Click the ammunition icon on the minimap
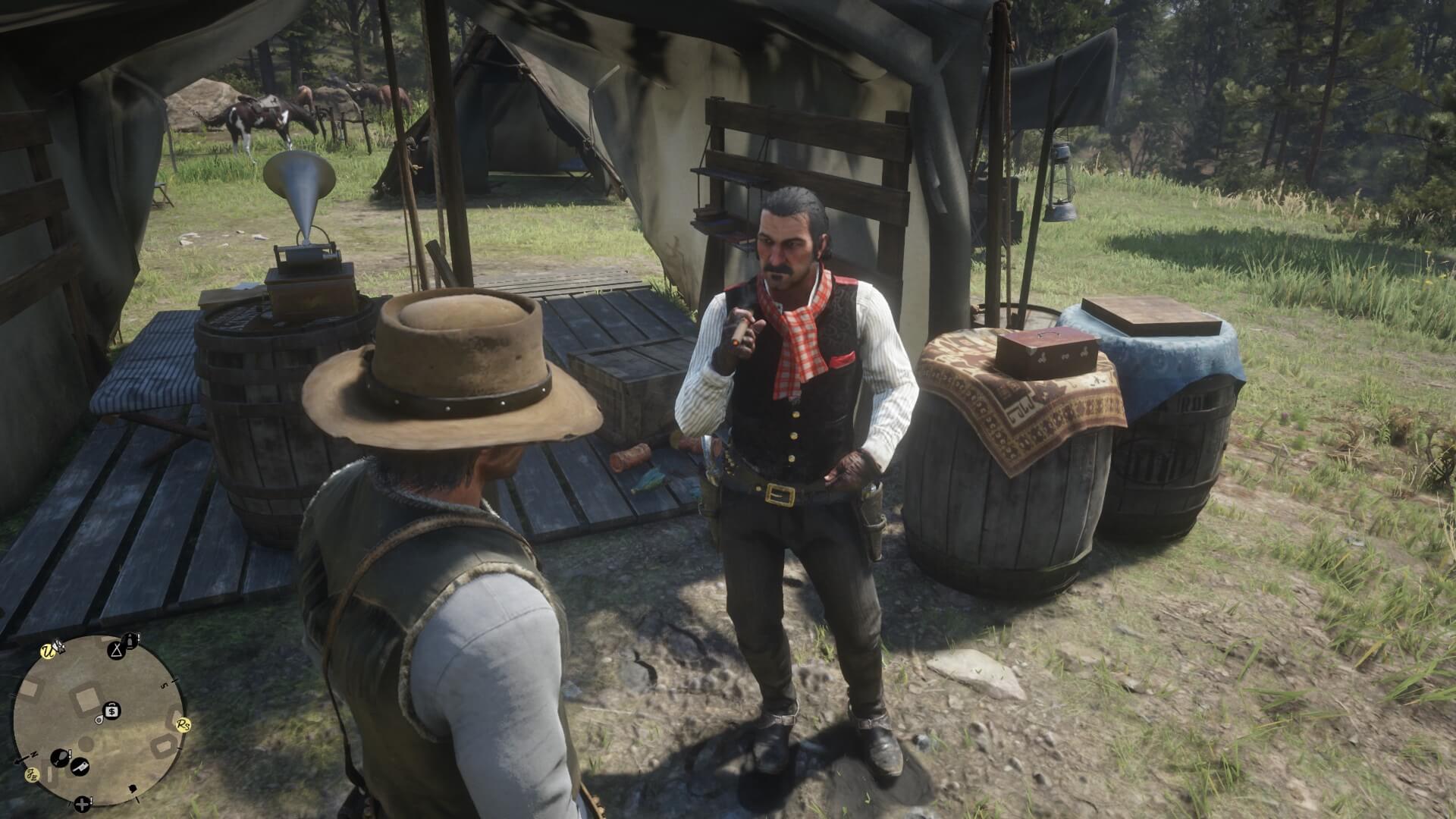This screenshot has height=819, width=1456. click(130, 642)
